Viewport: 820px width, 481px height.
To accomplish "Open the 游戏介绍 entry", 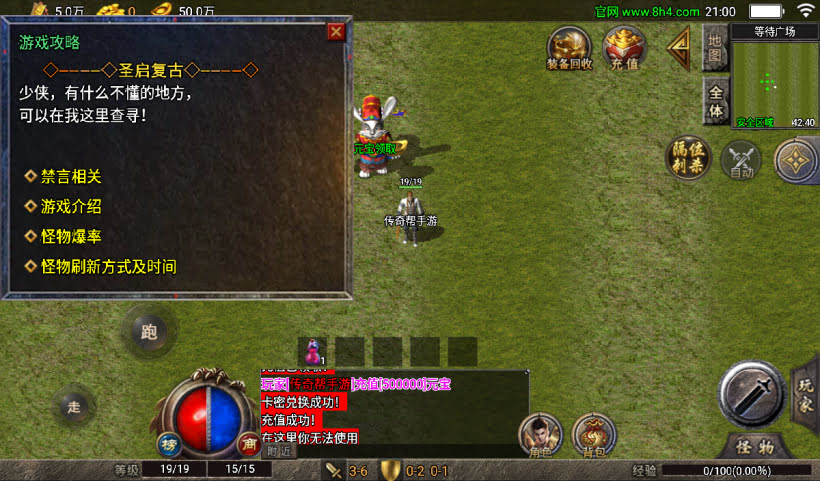I will (70, 207).
